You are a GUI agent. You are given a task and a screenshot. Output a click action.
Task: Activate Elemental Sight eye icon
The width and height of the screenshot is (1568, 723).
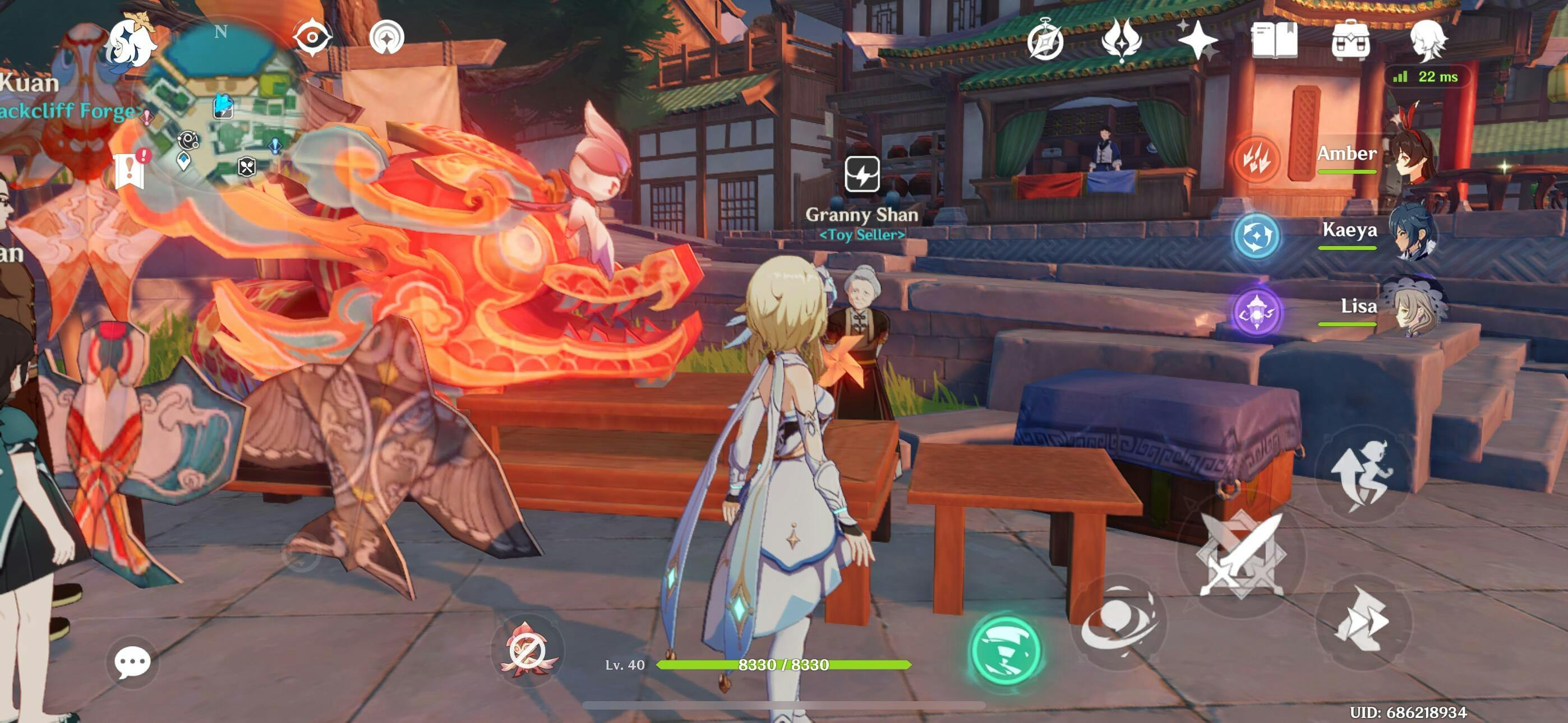[x=312, y=38]
